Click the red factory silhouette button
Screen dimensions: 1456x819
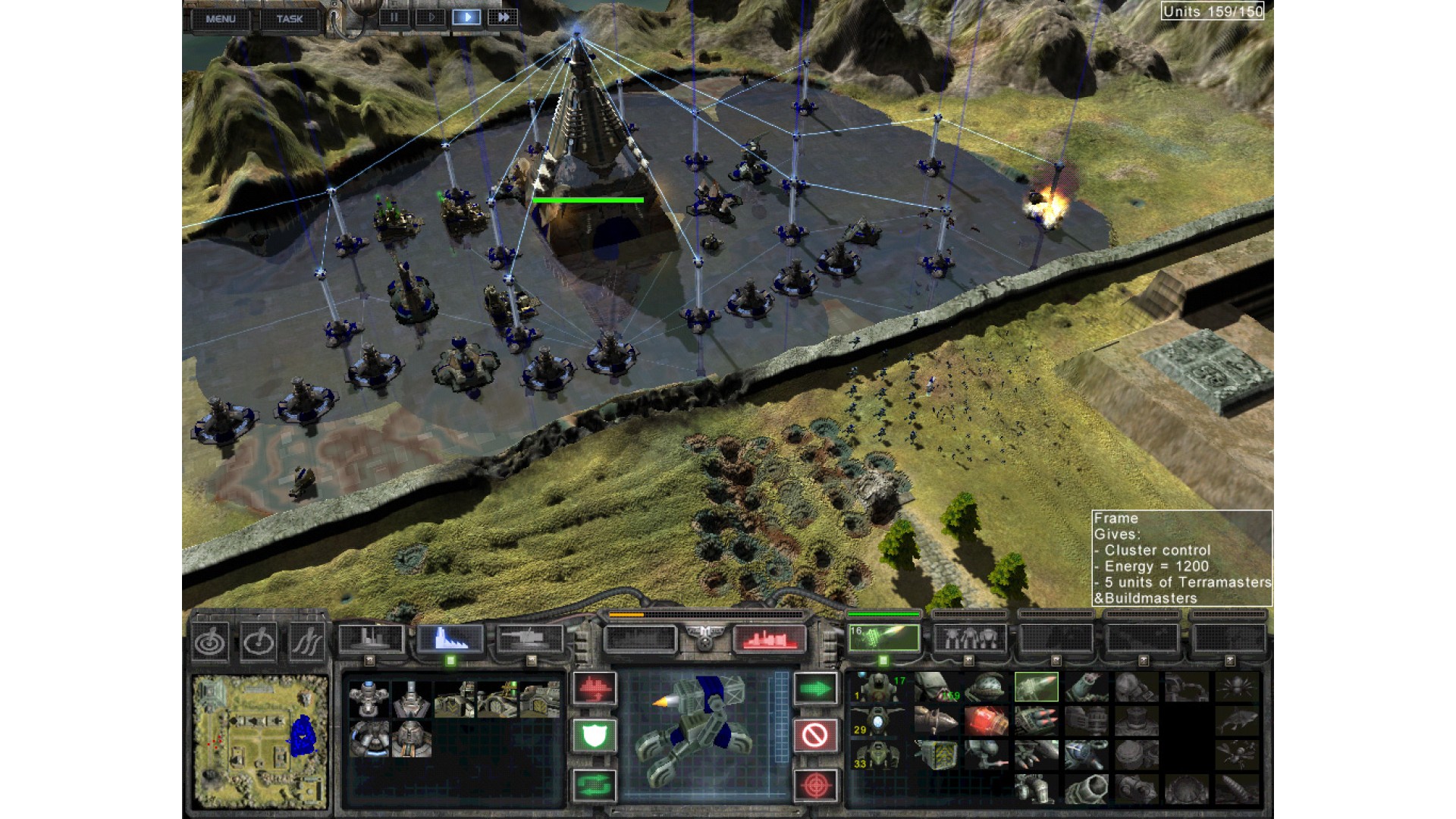coord(769,639)
